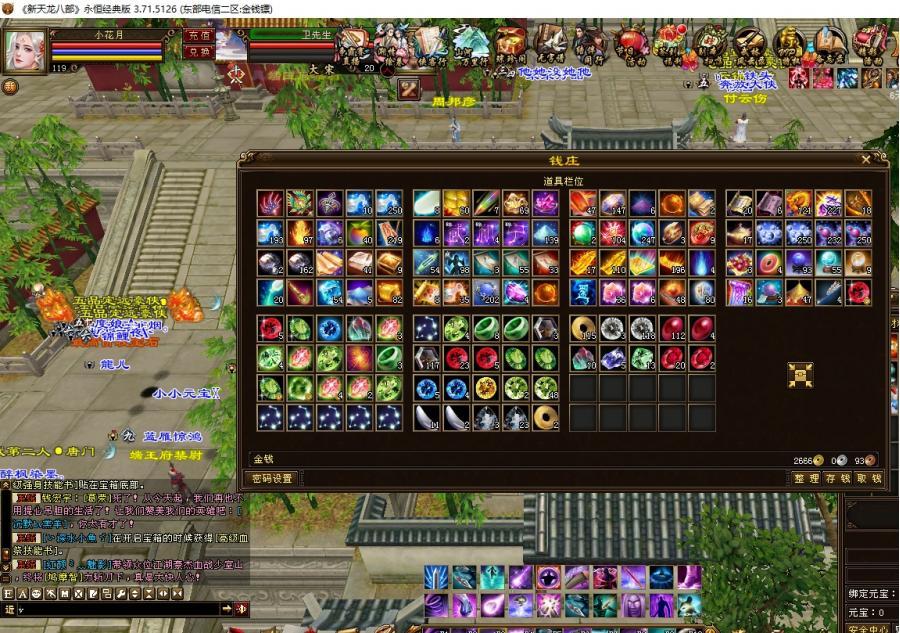This screenshot has width=900, height=633.
Task: Click the crossed-tools icon below the target frame
Action: [x=408, y=89]
